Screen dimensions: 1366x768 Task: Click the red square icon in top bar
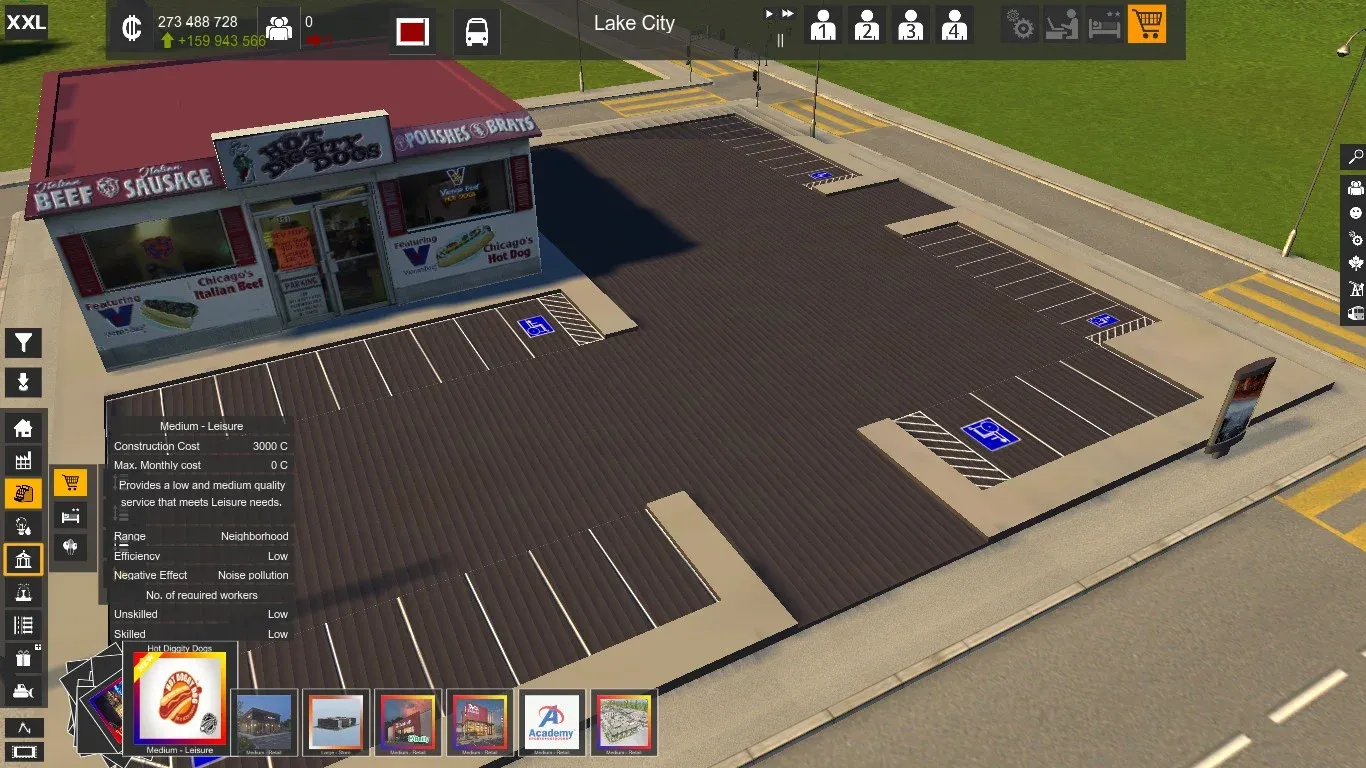pos(412,31)
